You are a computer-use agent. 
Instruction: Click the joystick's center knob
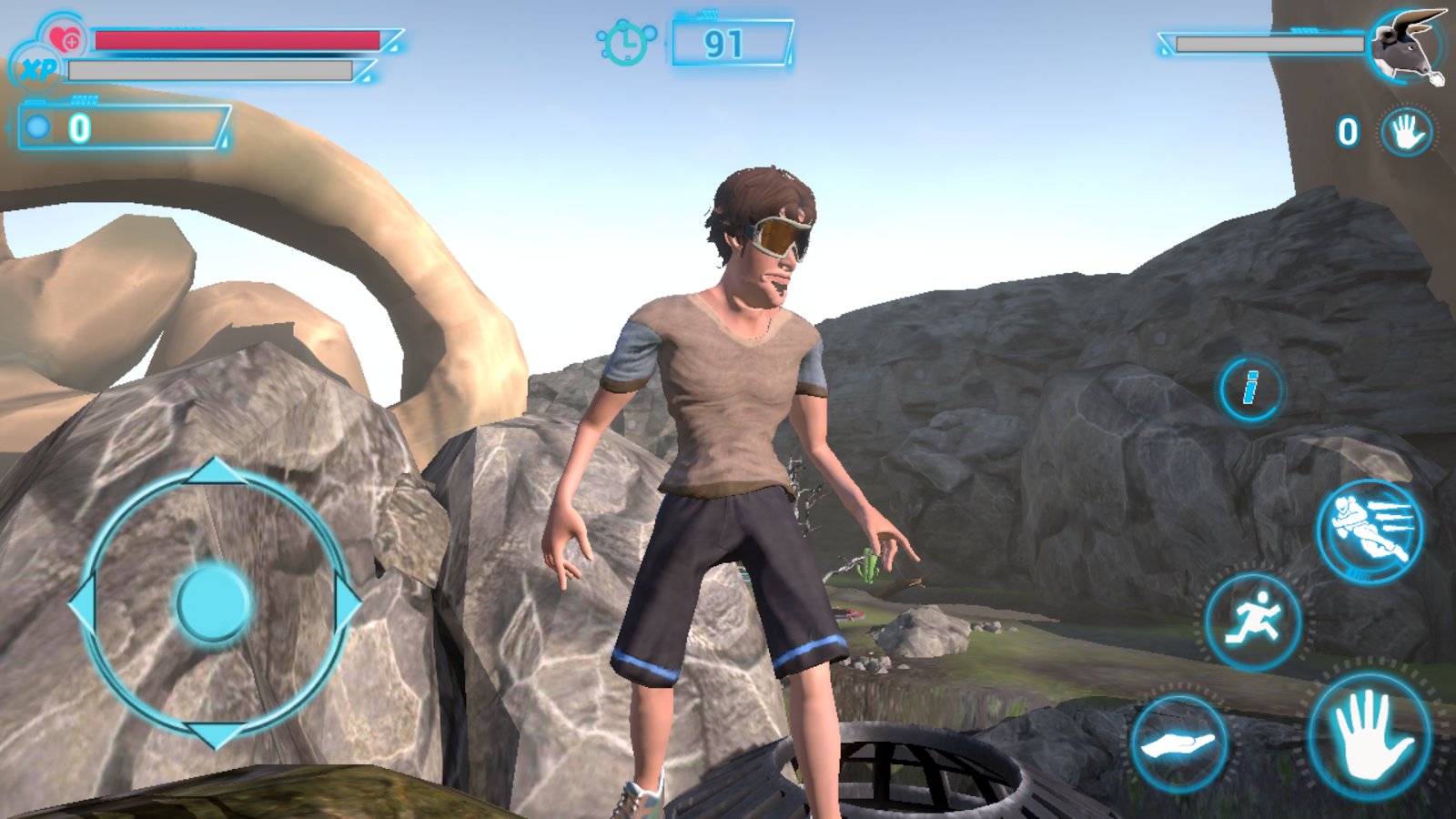pyautogui.click(x=215, y=602)
